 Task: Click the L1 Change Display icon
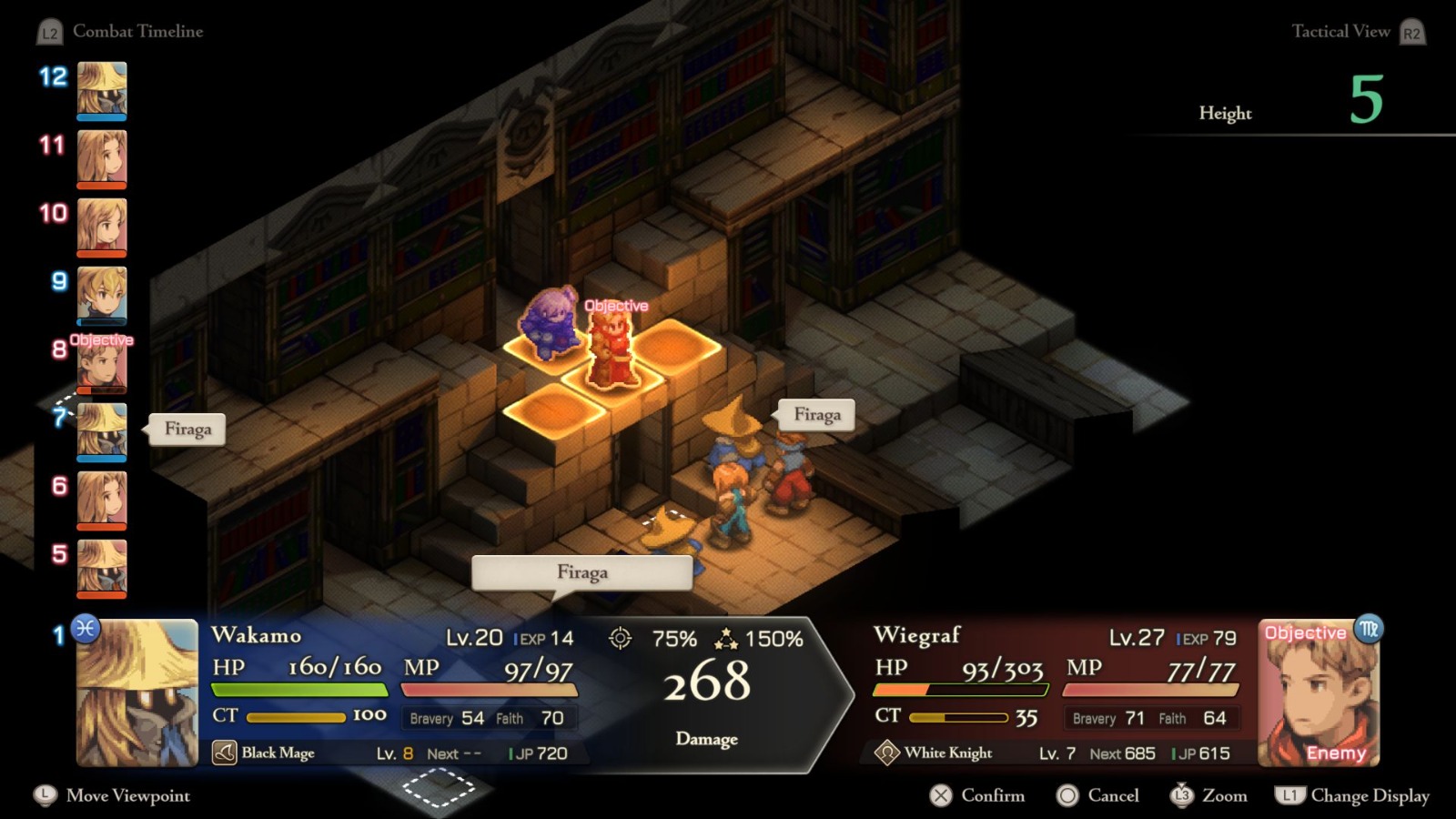click(x=1291, y=795)
